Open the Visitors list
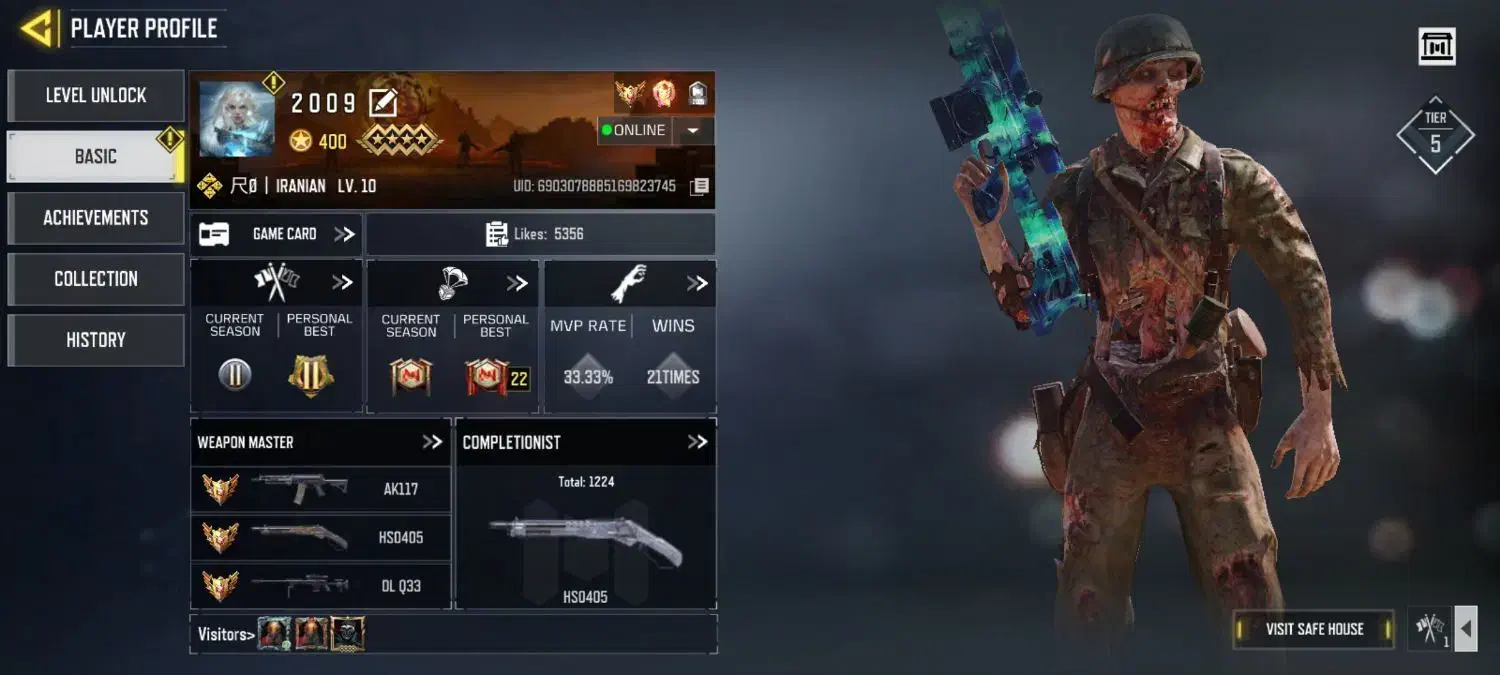Viewport: 1500px width, 675px height. pyautogui.click(x=222, y=633)
